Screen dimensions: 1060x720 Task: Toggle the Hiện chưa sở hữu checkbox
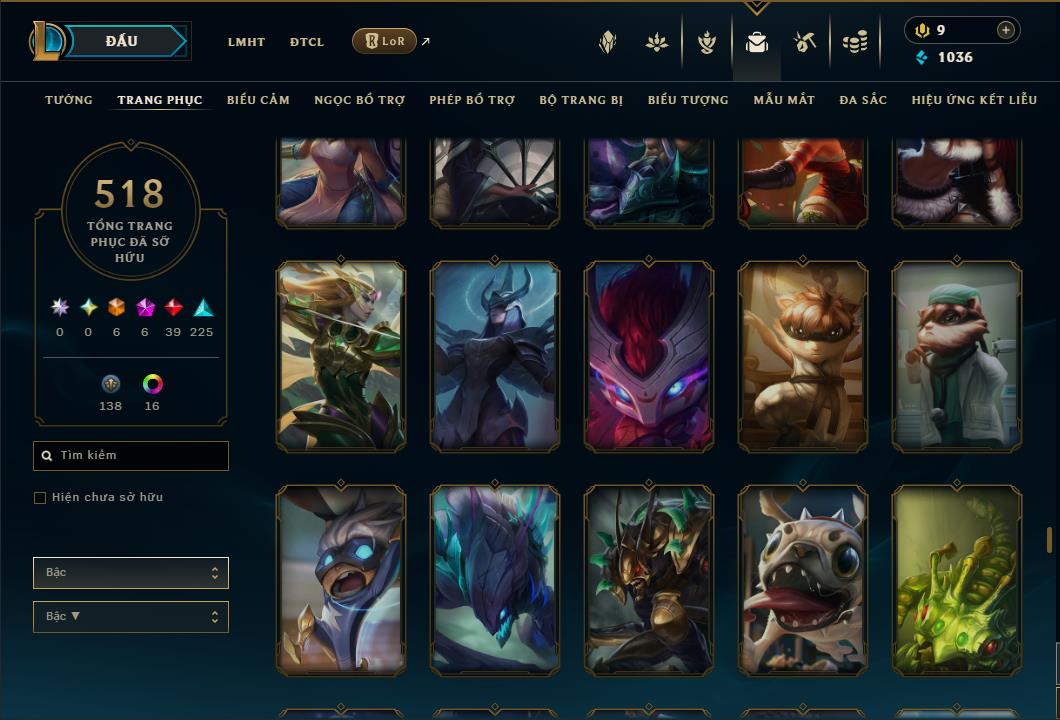[40, 498]
